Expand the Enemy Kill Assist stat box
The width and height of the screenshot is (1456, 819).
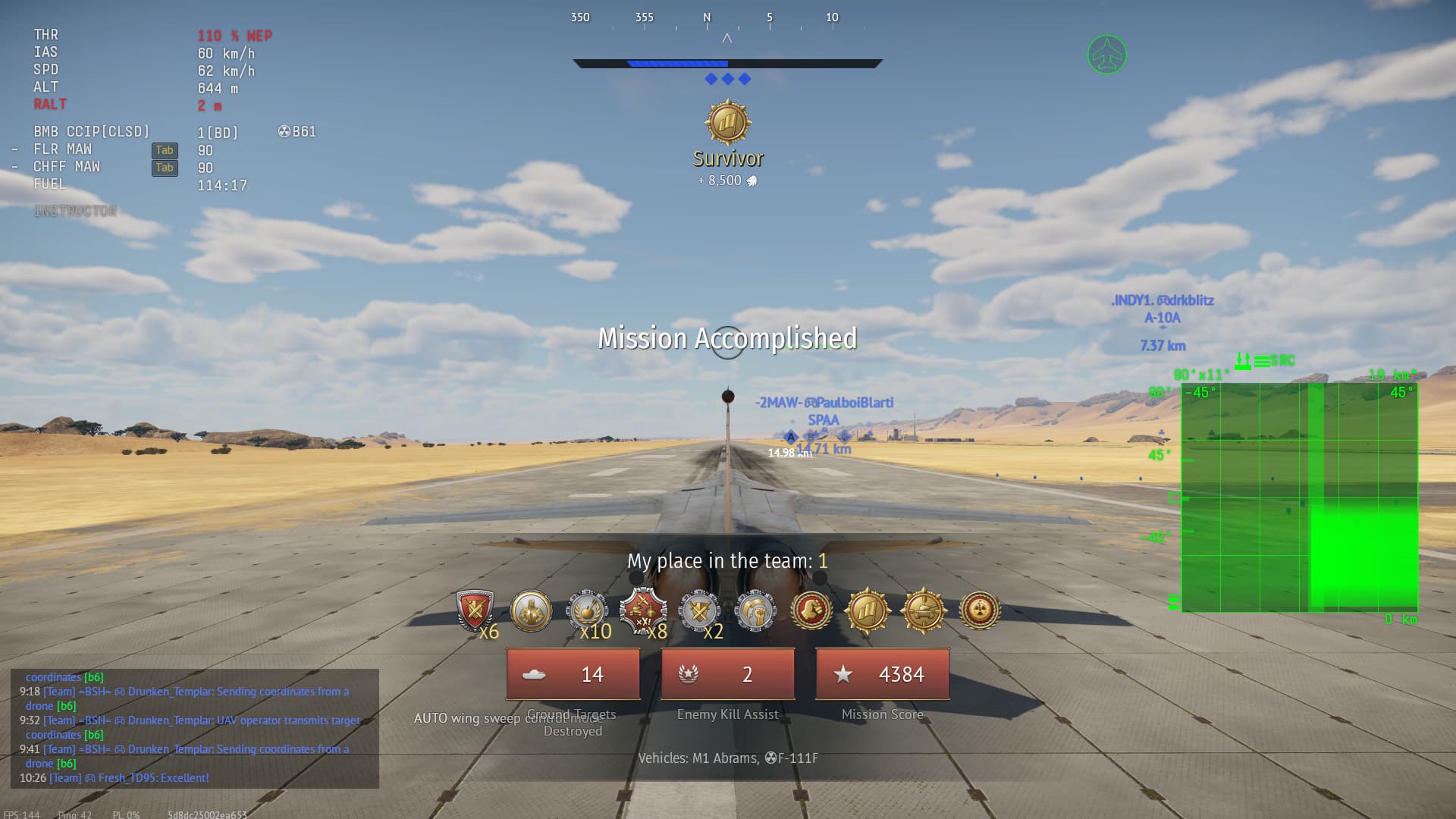point(727,673)
